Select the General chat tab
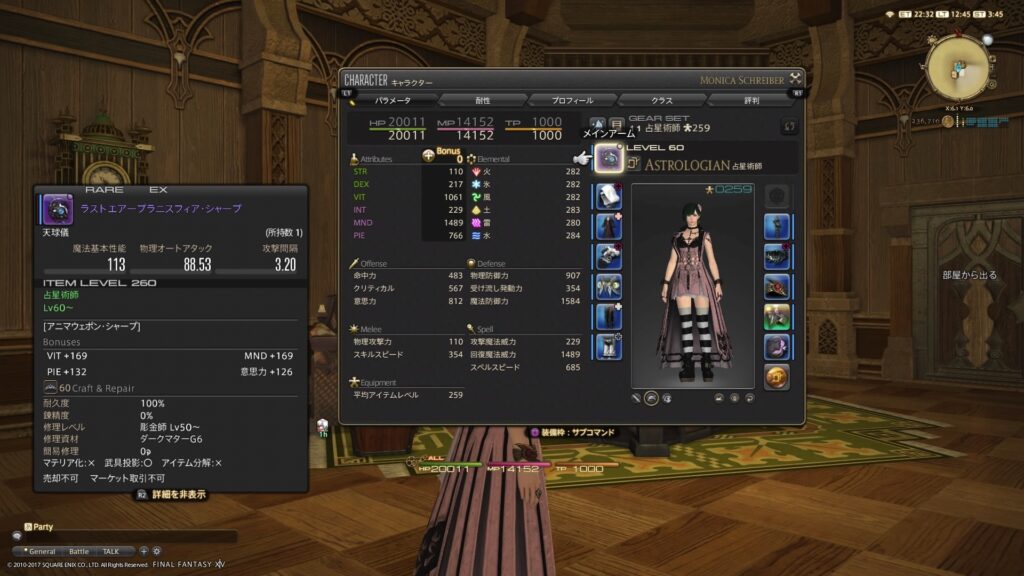 coord(41,551)
